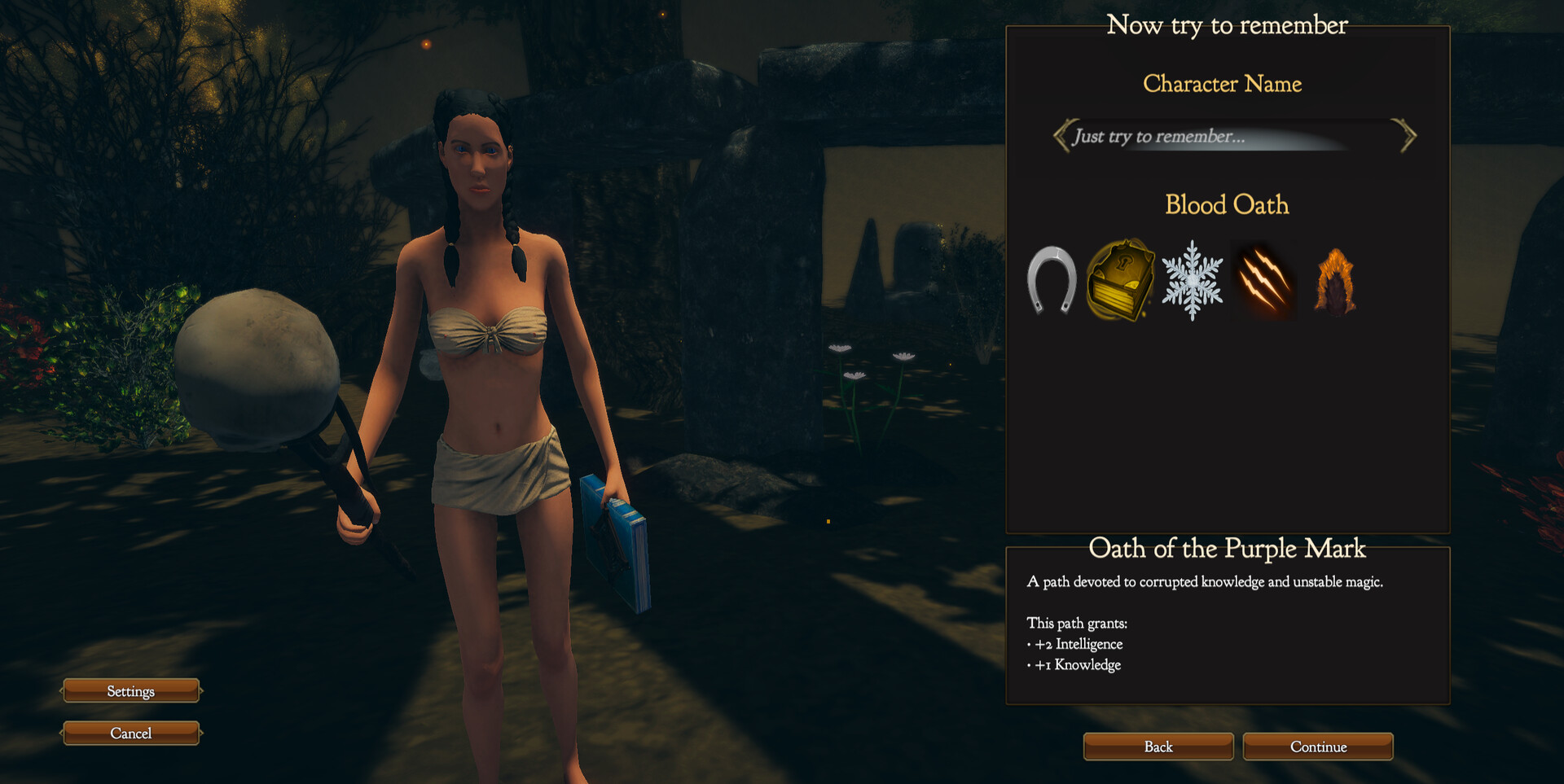Select the next name with right arrow
Image resolution: width=1564 pixels, height=784 pixels.
pyautogui.click(x=1407, y=135)
